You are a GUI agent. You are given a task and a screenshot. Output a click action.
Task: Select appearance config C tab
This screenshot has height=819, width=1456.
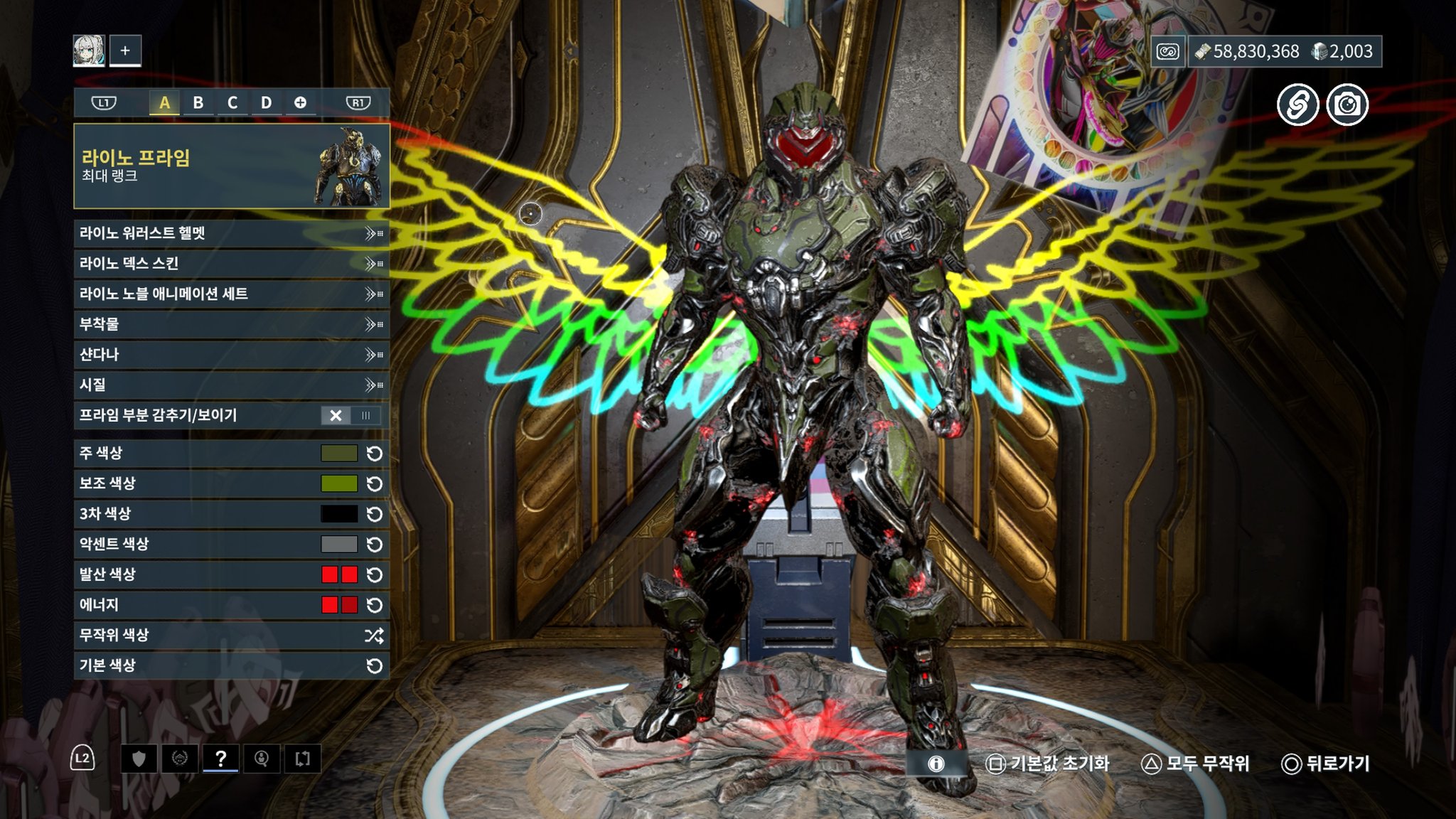click(x=232, y=103)
